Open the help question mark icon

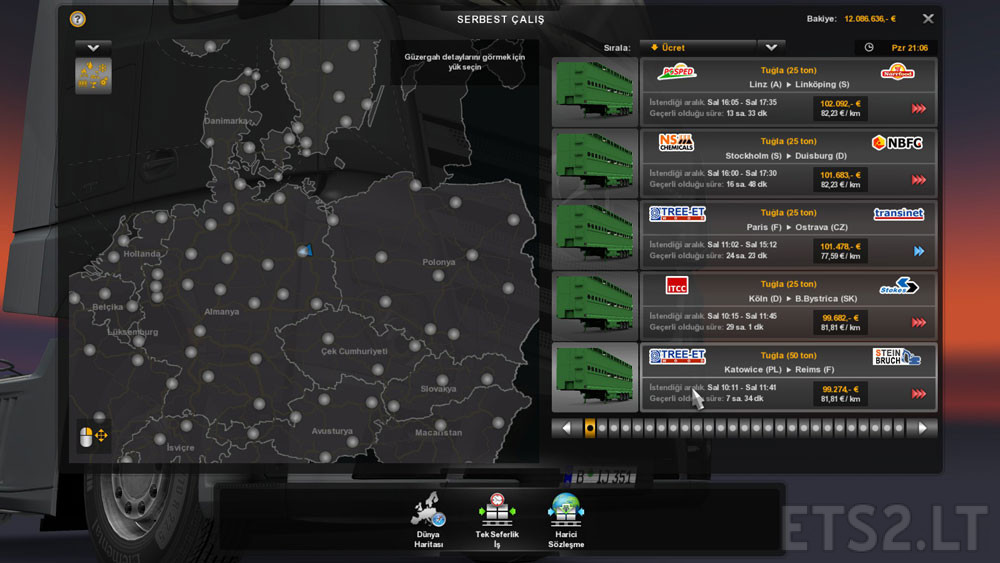tap(78, 19)
